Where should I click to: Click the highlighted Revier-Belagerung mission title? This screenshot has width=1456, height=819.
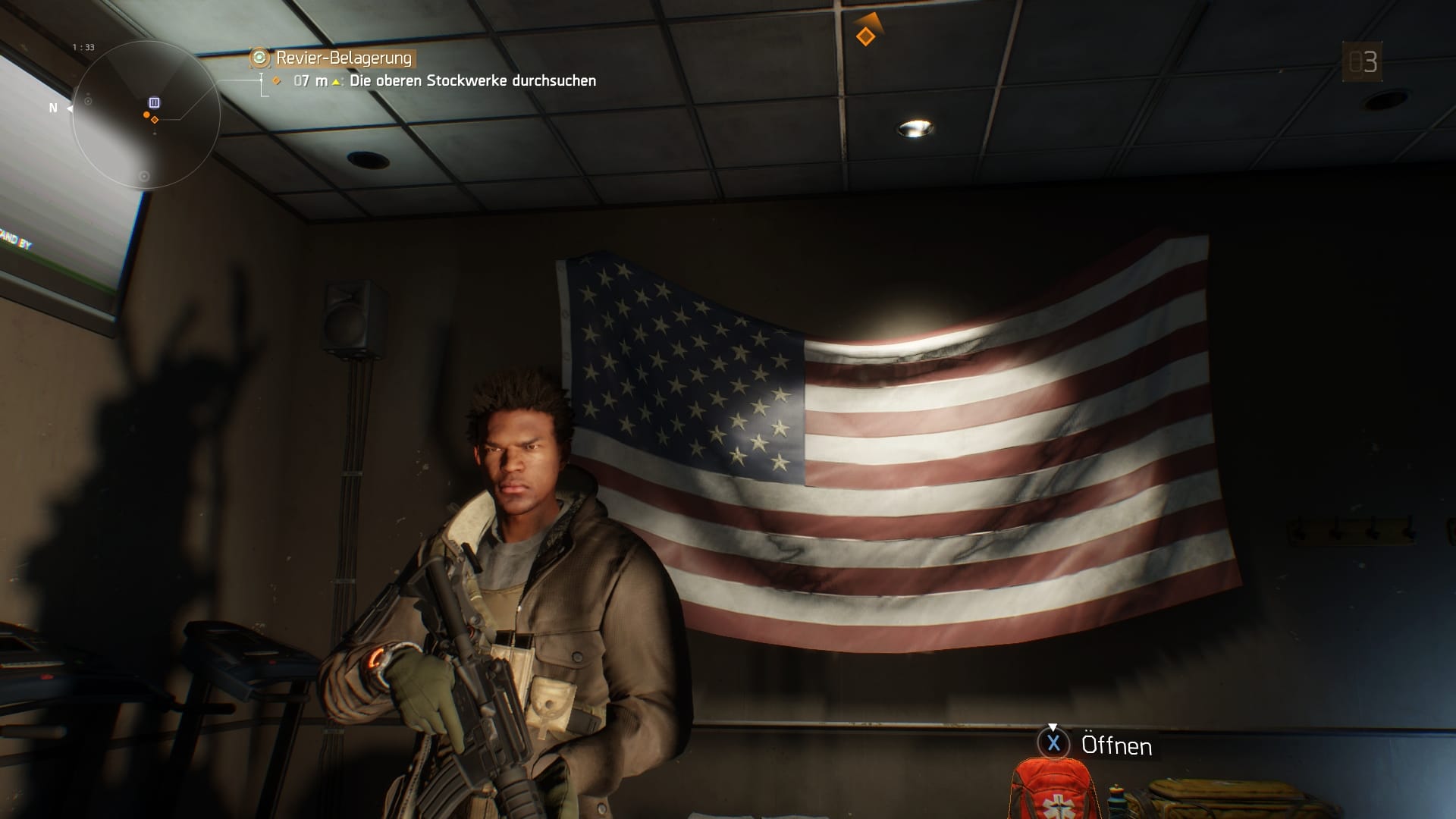click(343, 56)
